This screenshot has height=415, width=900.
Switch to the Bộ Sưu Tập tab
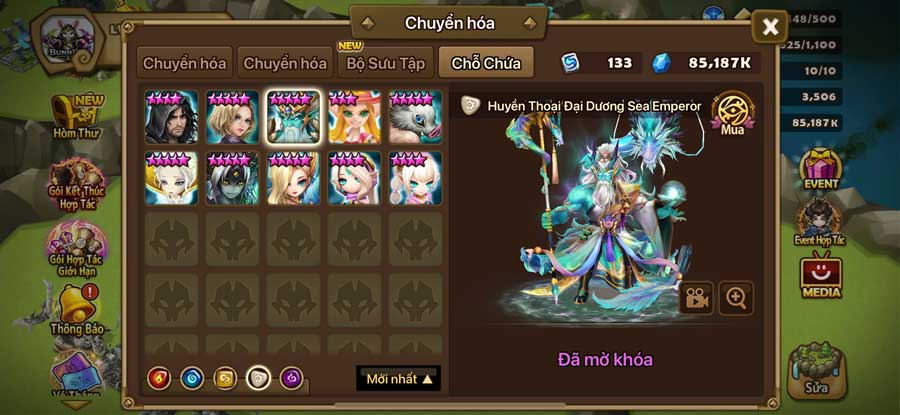tap(385, 63)
